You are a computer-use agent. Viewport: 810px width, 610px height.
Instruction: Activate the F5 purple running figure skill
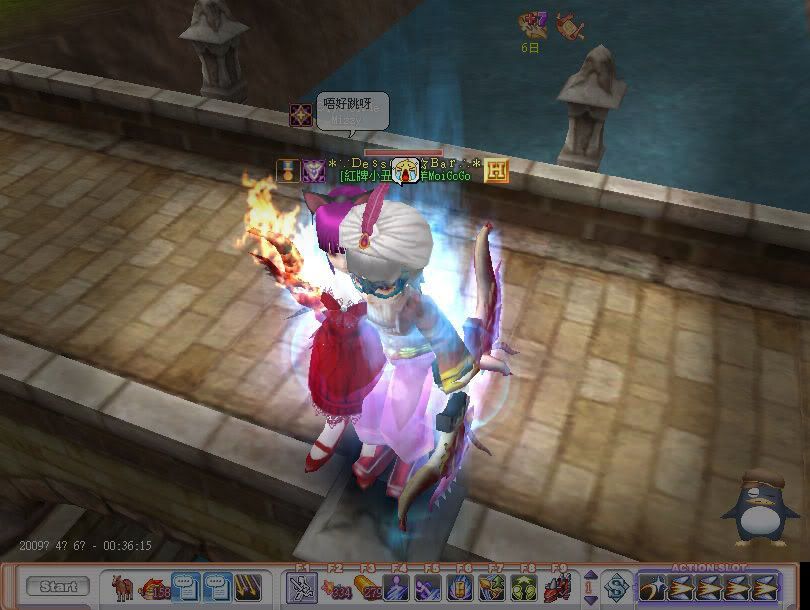429,588
